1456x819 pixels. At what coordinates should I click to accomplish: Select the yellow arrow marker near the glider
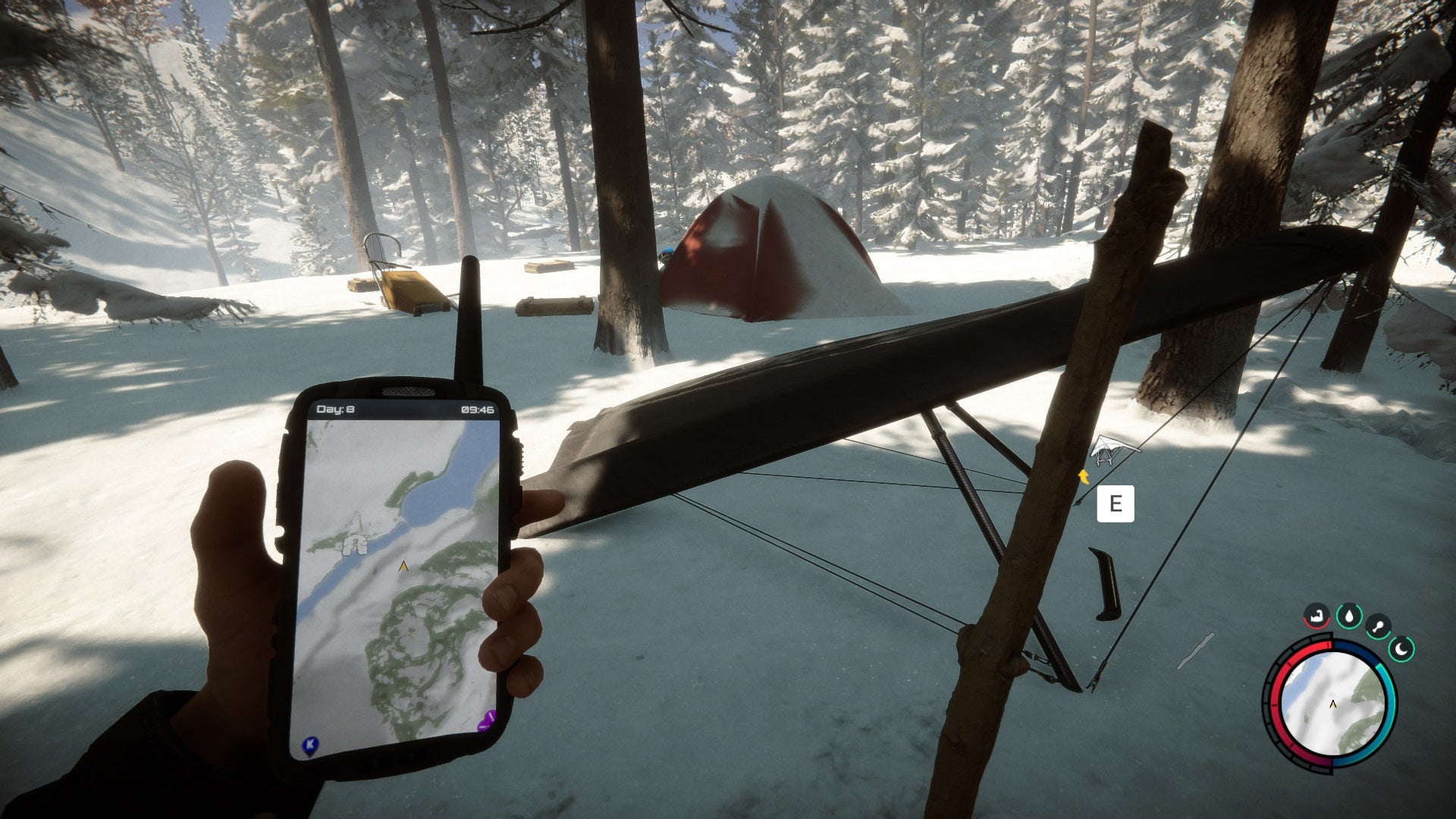coord(1084,477)
